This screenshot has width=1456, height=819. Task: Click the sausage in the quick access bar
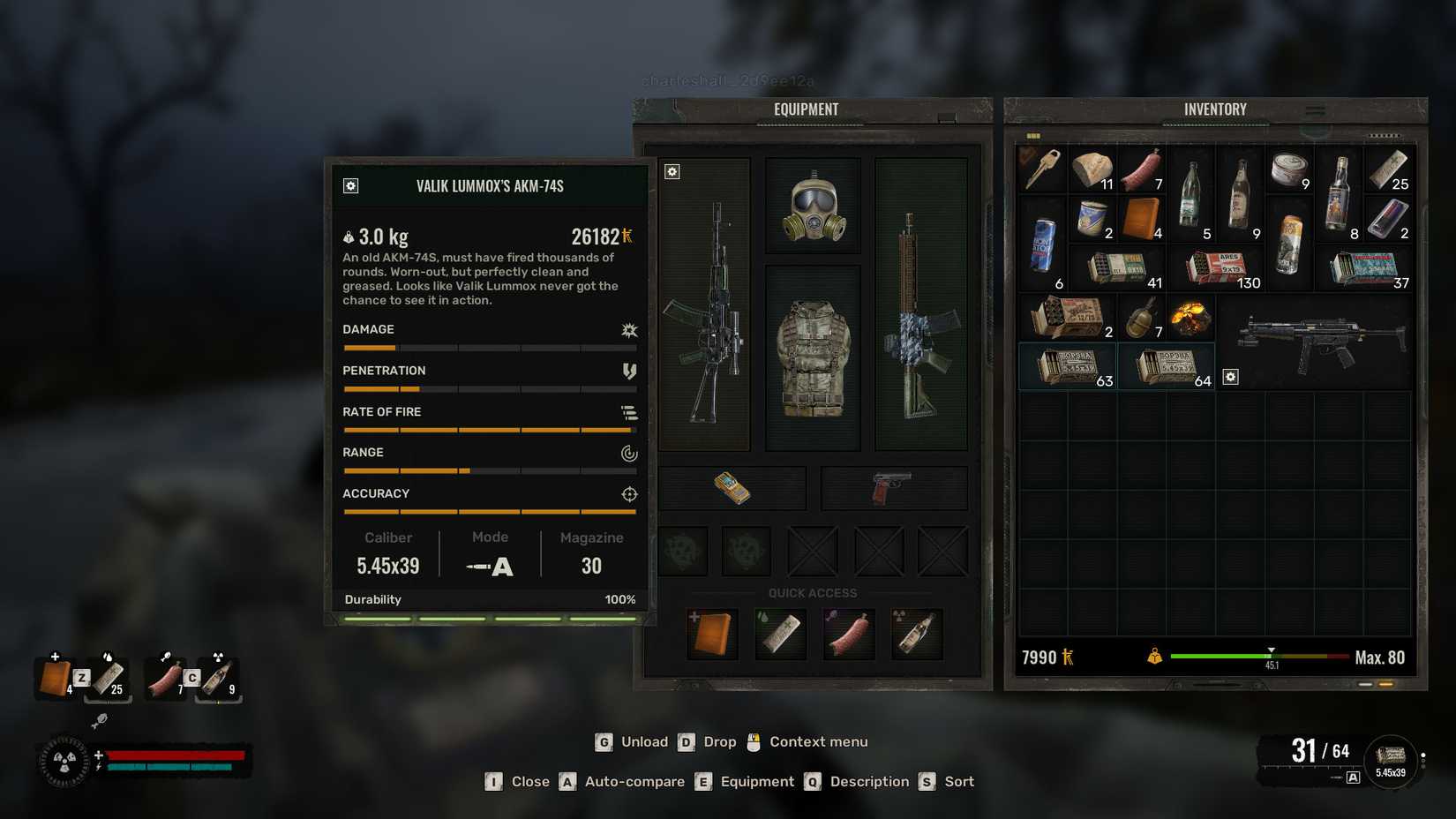[x=849, y=633]
